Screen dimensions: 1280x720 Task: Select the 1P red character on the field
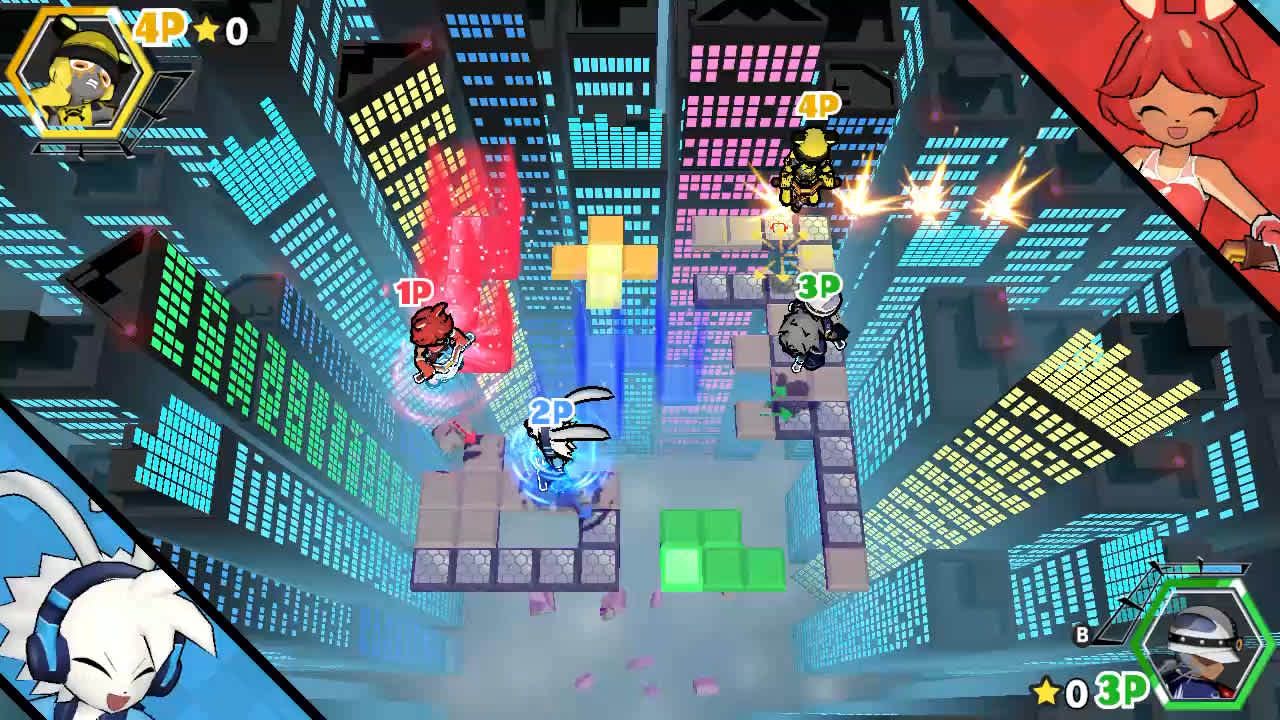pyautogui.click(x=435, y=345)
